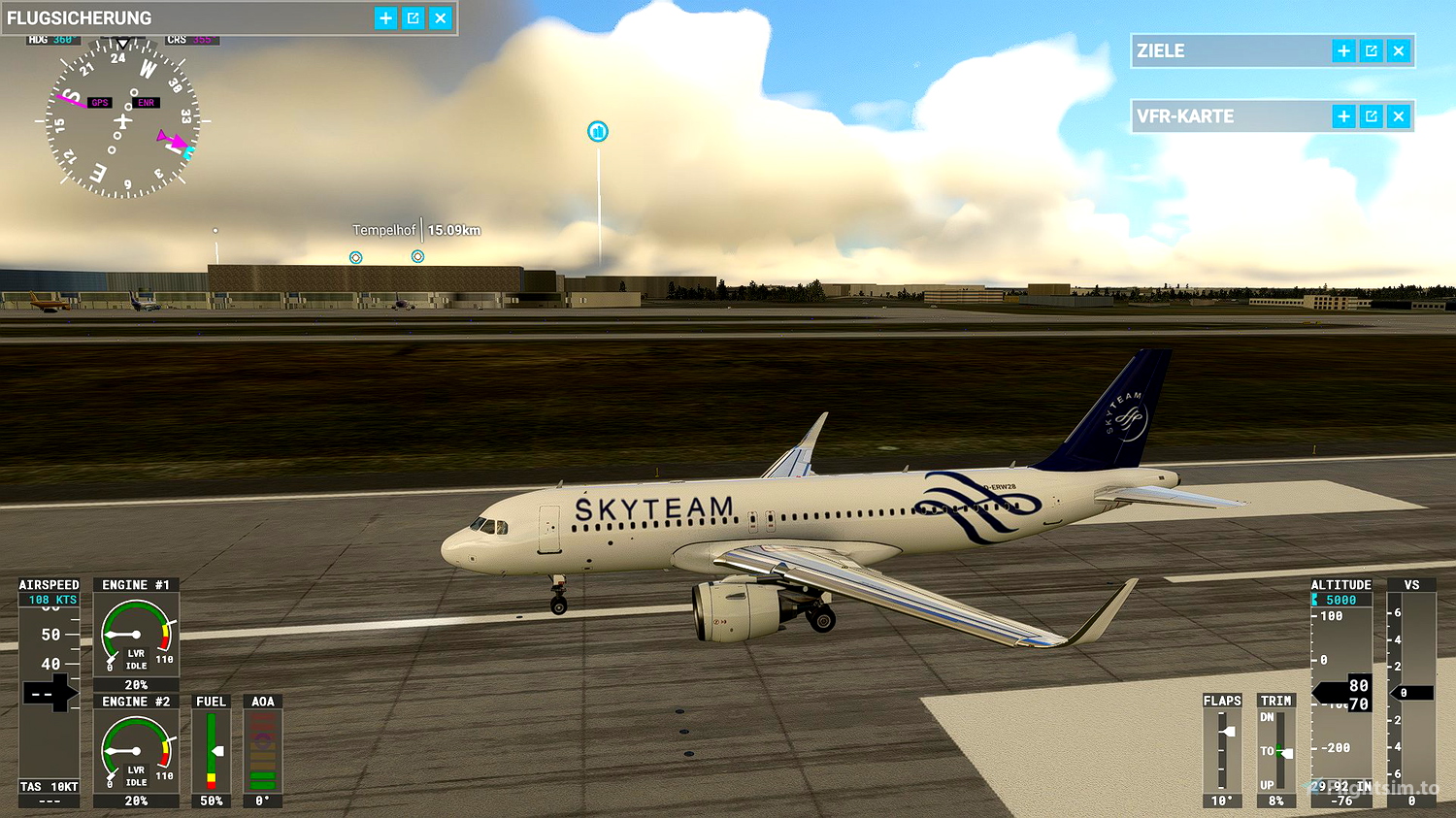This screenshot has height=818, width=1456.
Task: Click the GPS badge on the heading indicator
Action: click(x=98, y=101)
